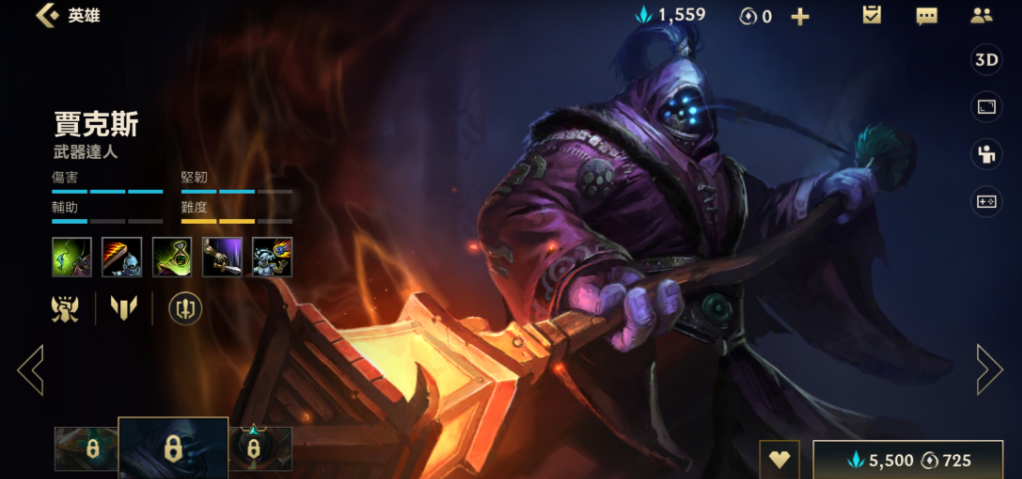Buy Jax for 5,500 or 725
1022x479 pixels.
pyautogui.click(x=908, y=460)
